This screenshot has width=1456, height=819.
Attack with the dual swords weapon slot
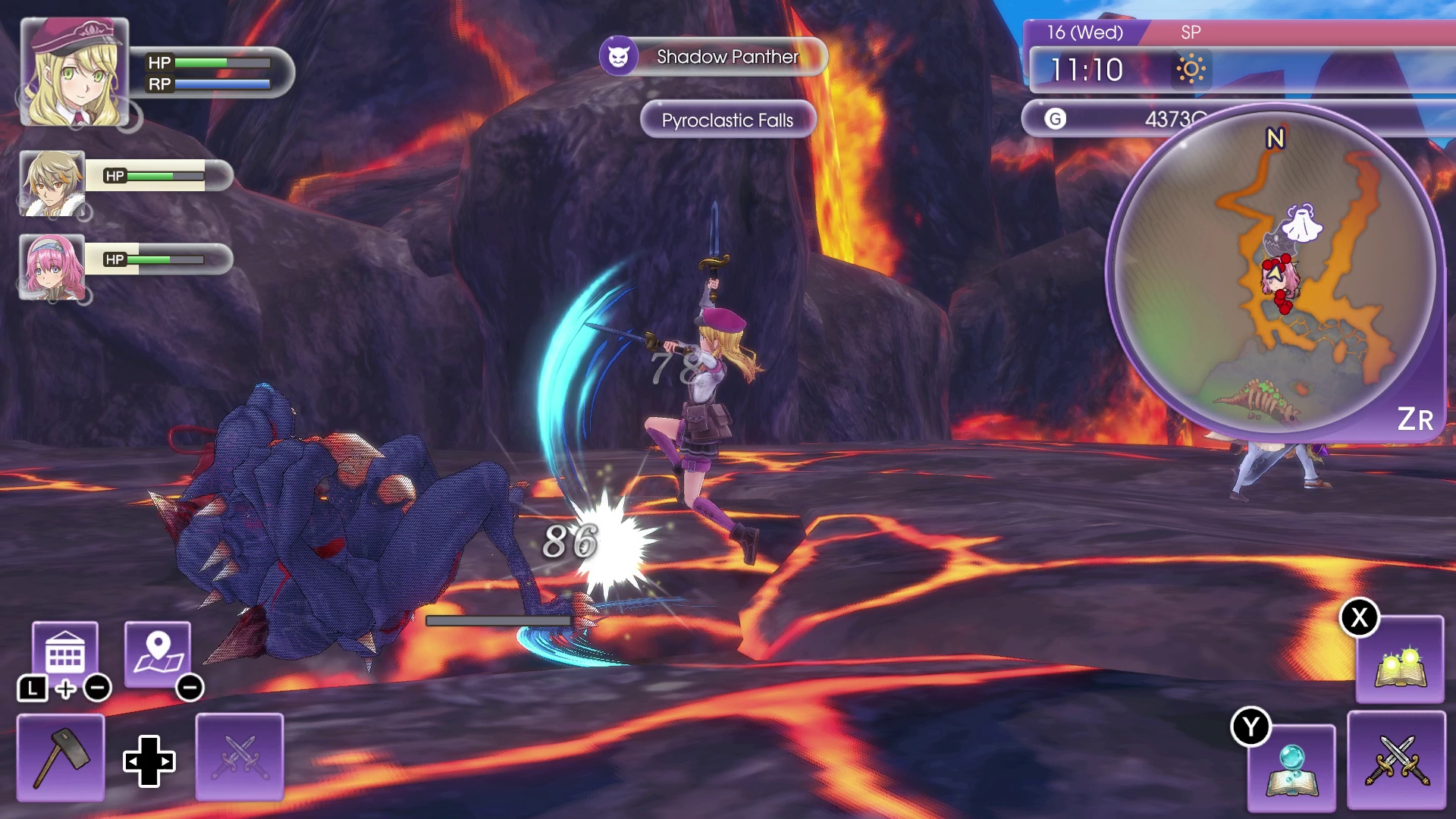[x=1396, y=760]
